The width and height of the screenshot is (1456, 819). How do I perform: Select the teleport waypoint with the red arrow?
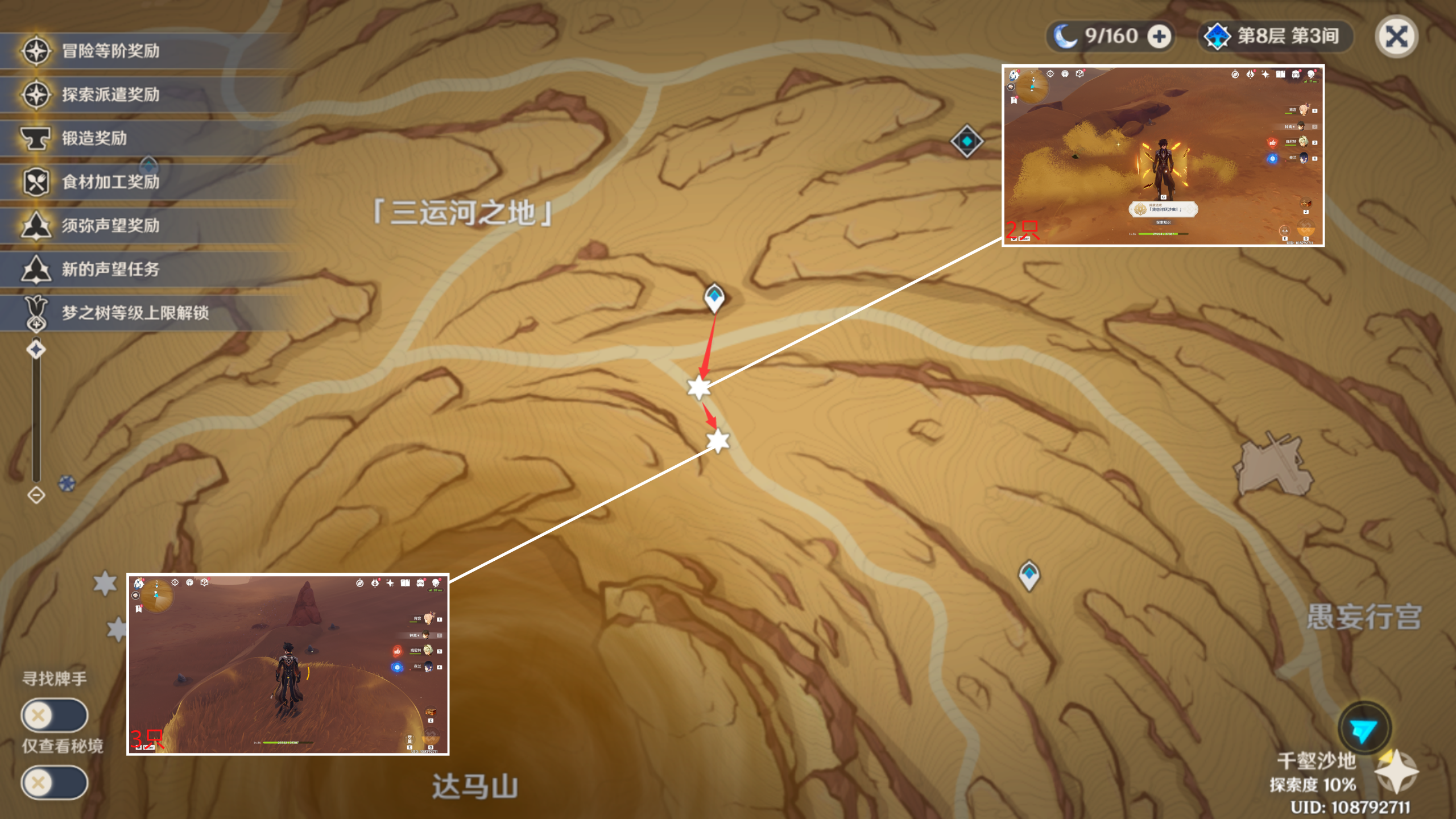pyautogui.click(x=714, y=297)
